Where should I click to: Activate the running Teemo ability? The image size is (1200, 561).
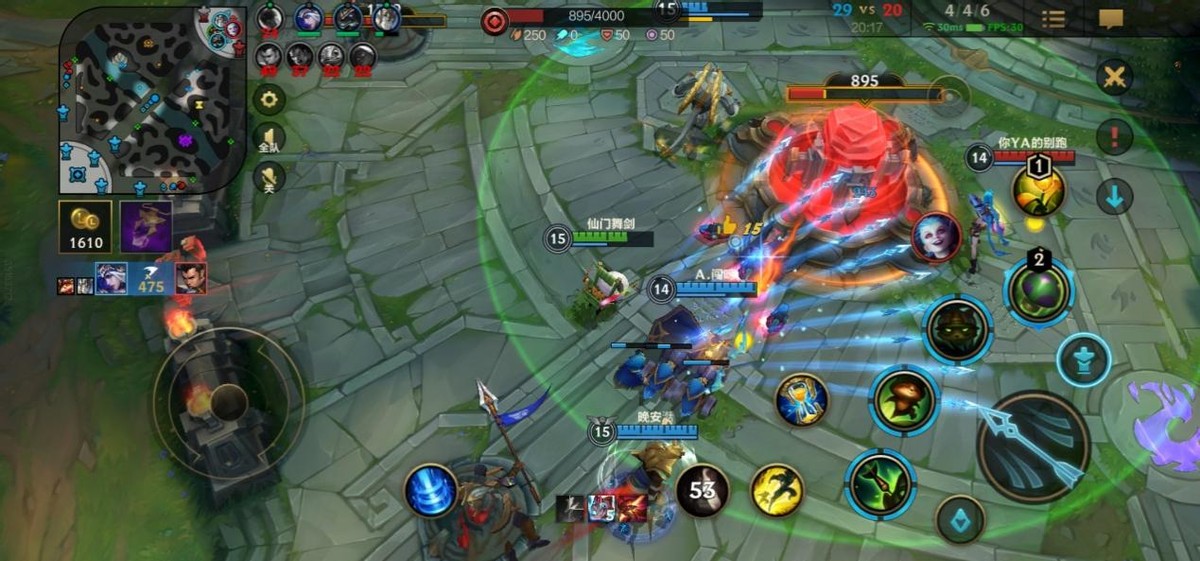[904, 401]
